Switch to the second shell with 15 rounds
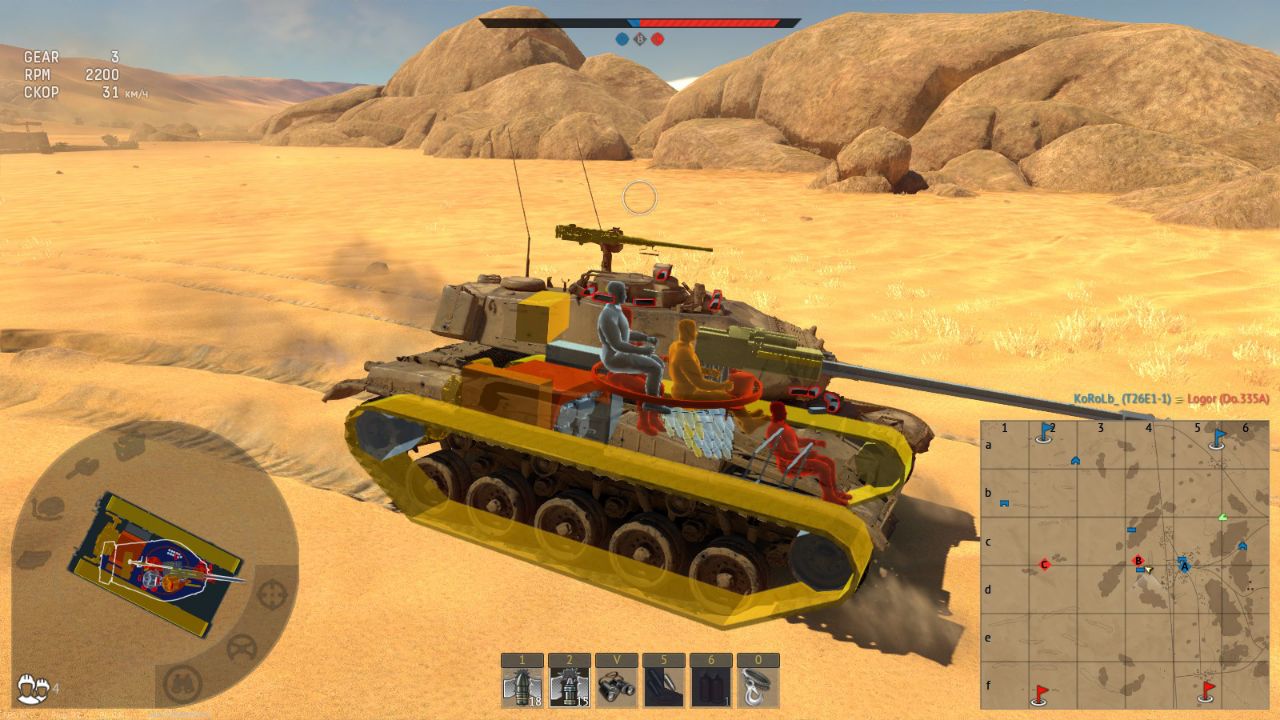This screenshot has width=1280, height=720. tap(569, 688)
